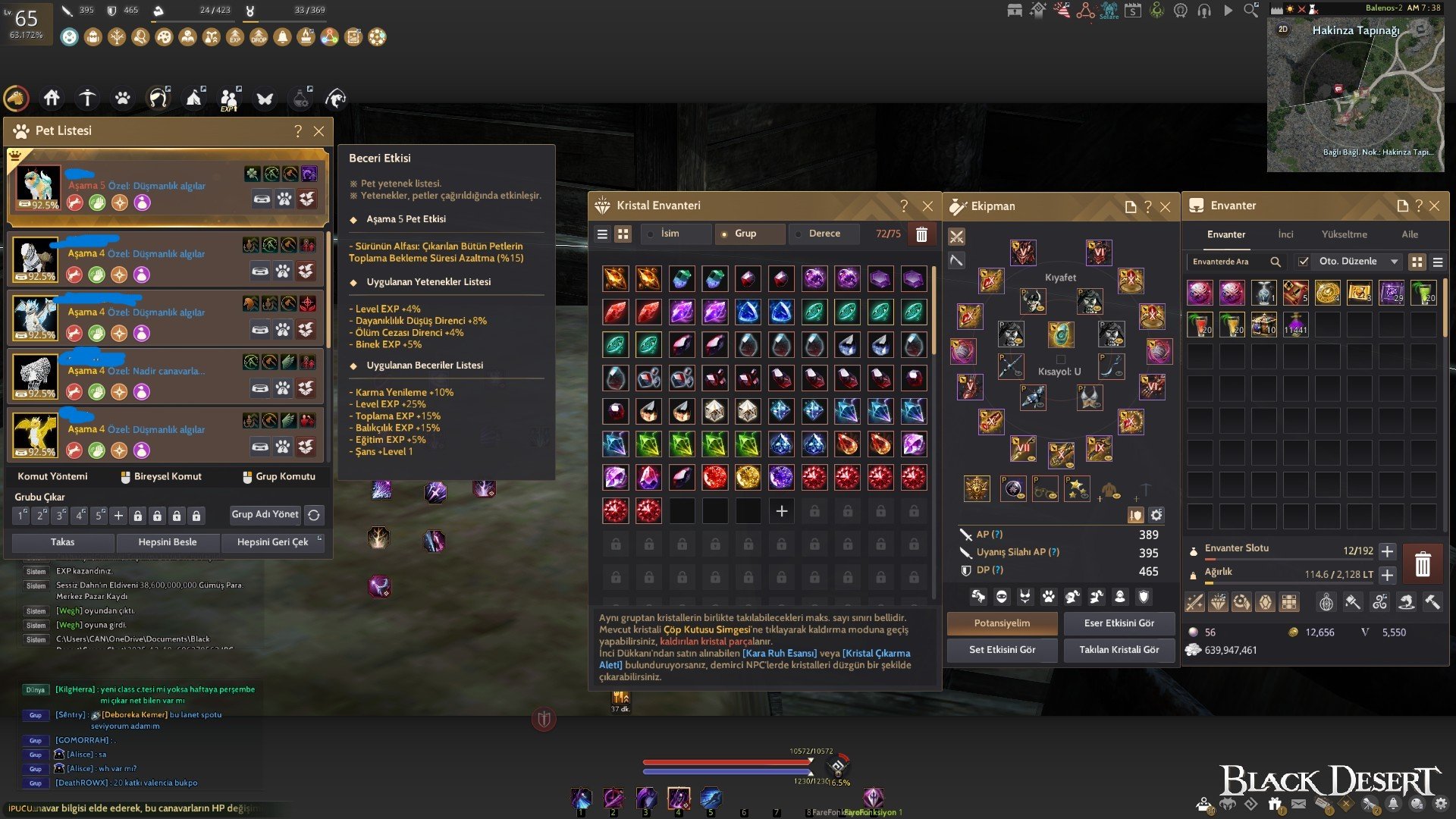
Task: Toggle the Oto. Düzenle checkbox
Action: [x=1304, y=262]
